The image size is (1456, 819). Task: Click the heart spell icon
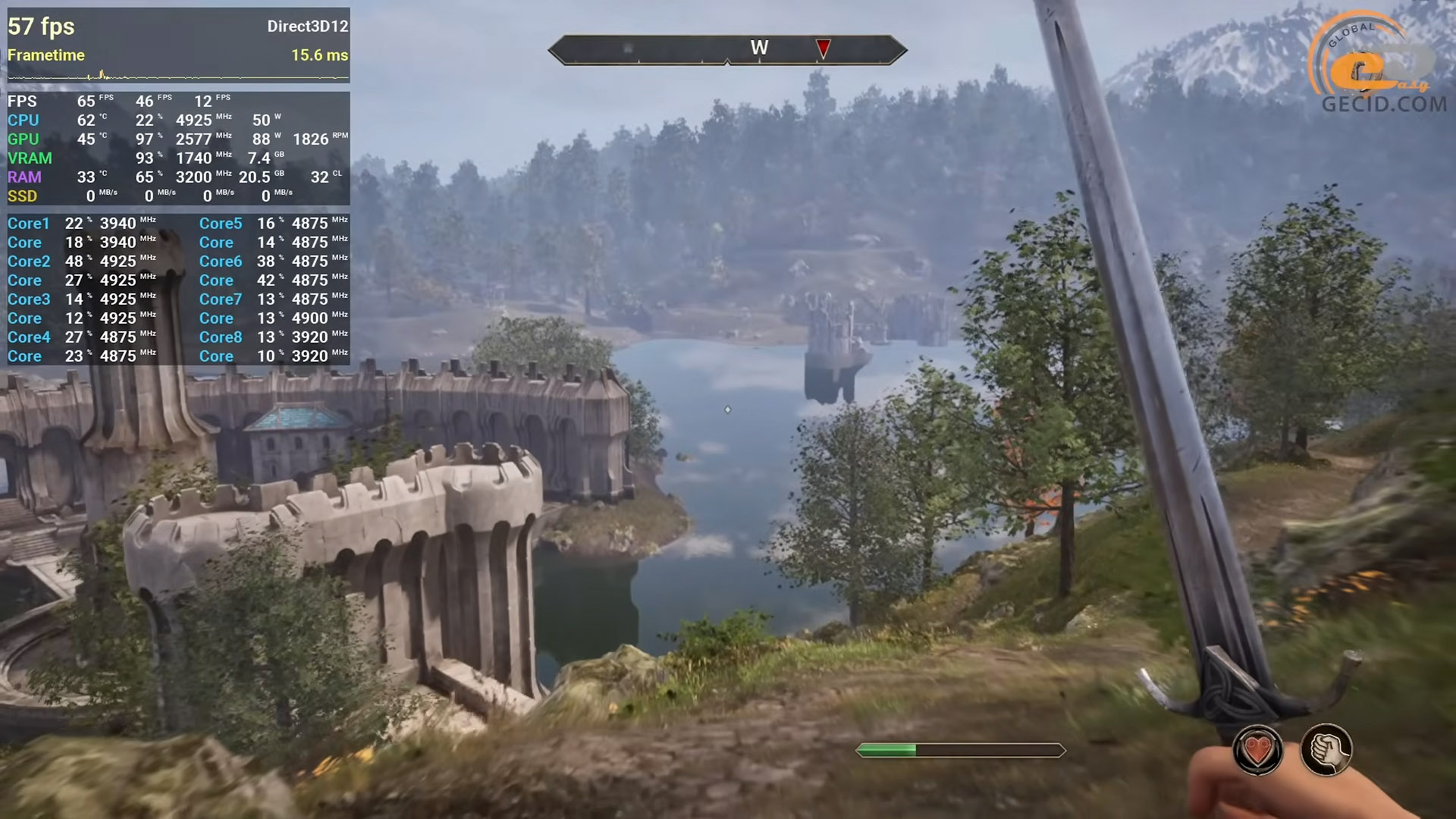coord(1257,751)
